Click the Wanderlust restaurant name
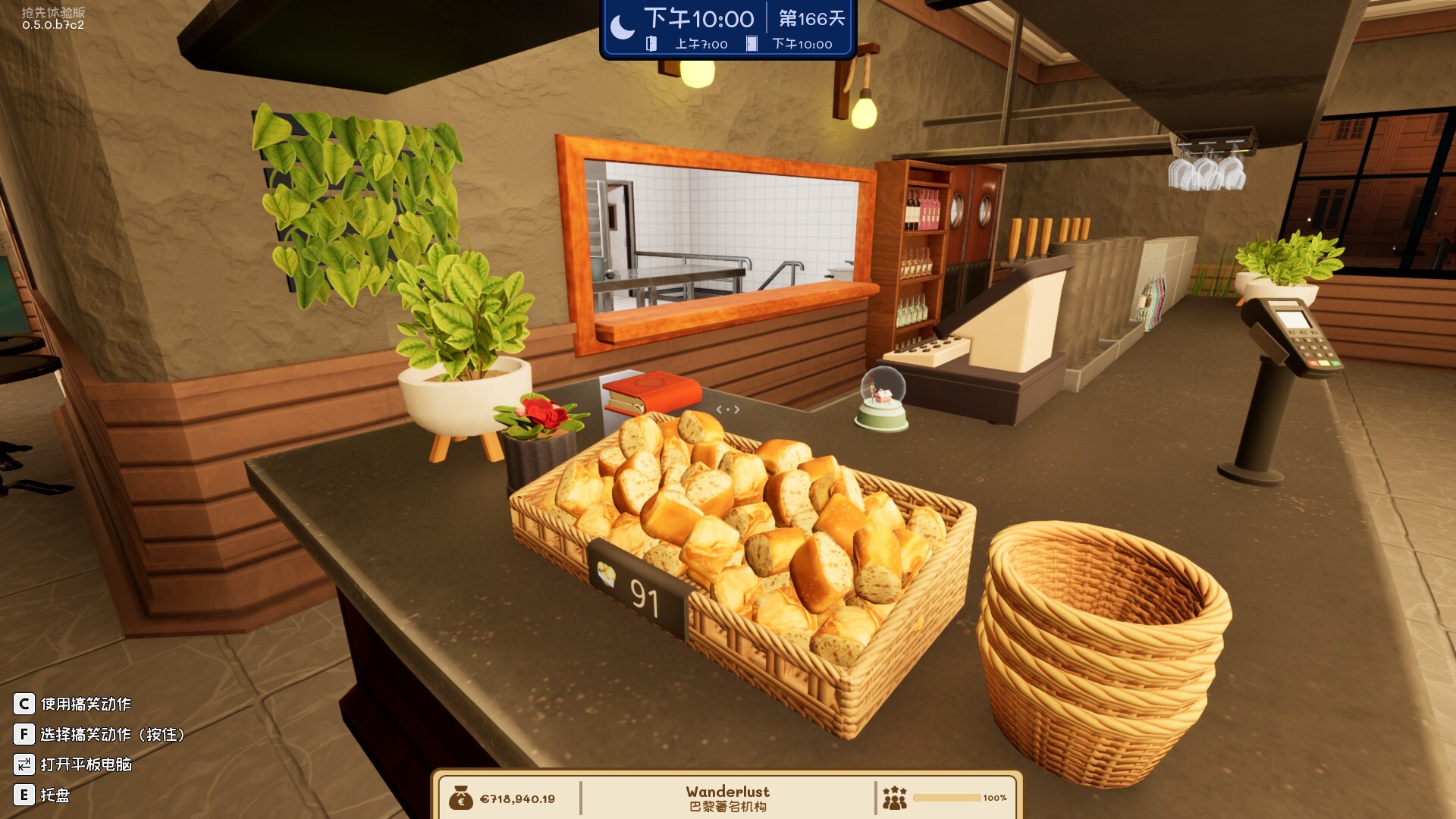1456x819 pixels. pos(728,791)
